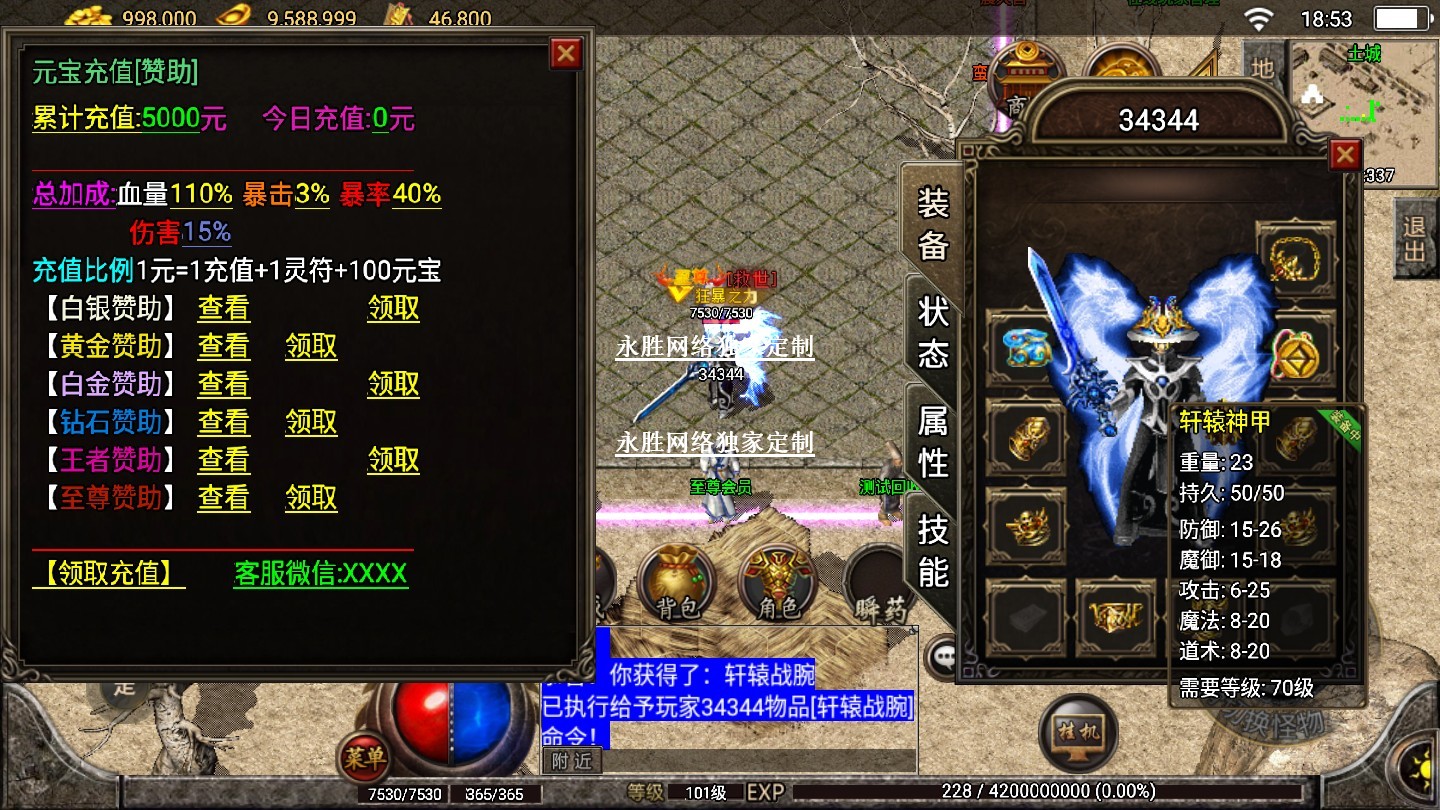
Task: Open the 状态 tab
Action: [x=932, y=333]
